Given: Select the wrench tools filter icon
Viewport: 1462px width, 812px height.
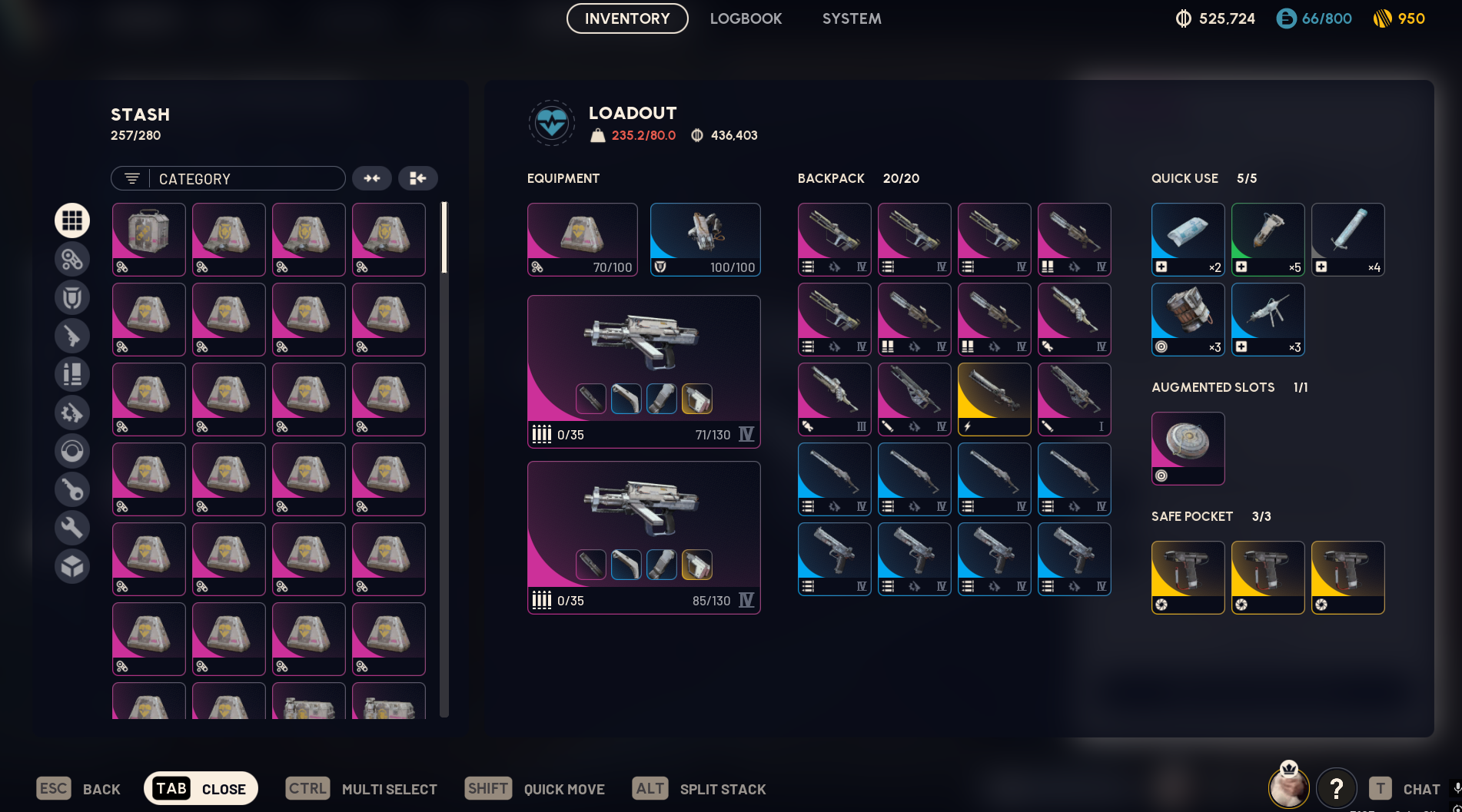Looking at the screenshot, I should coord(72,528).
